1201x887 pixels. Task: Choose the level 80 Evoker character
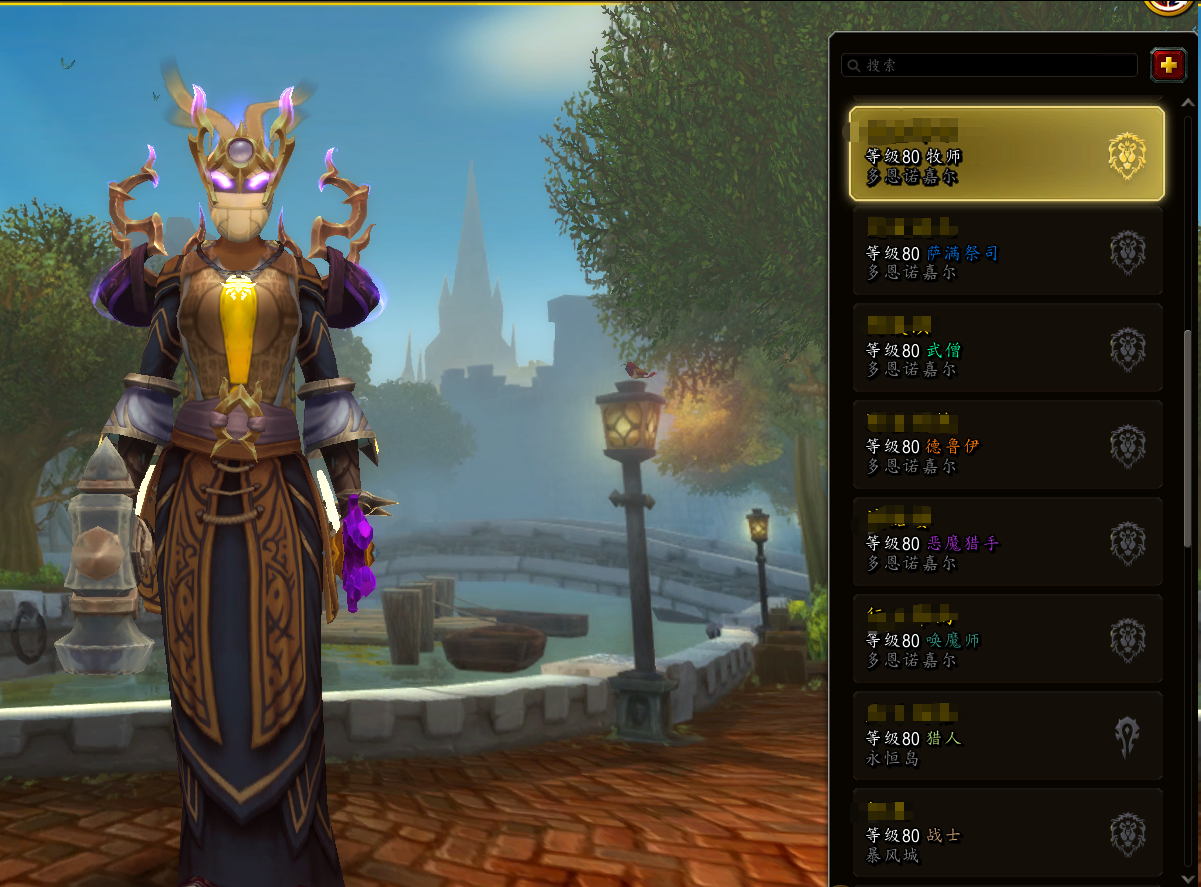(1007, 639)
